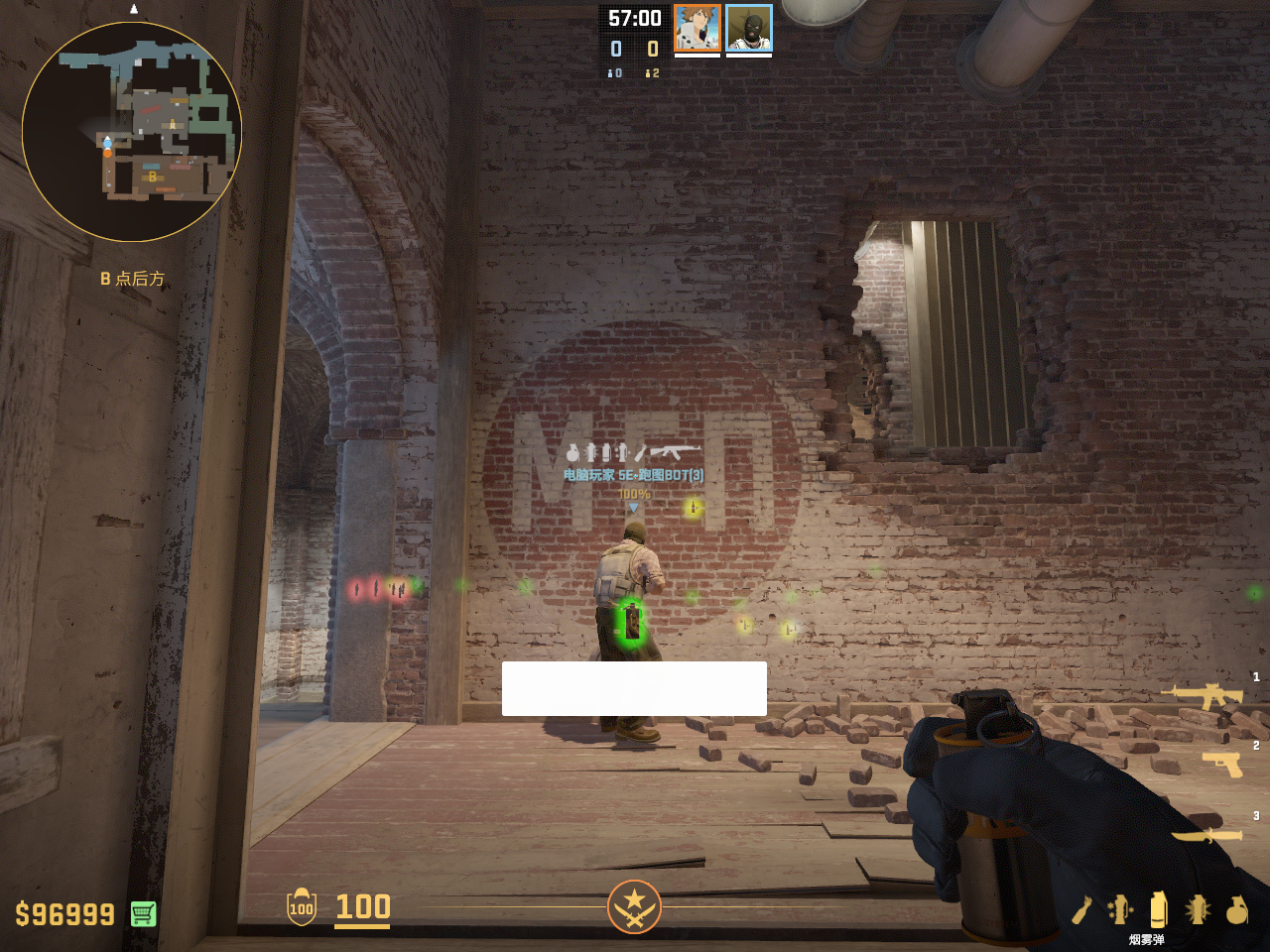Viewport: 1270px width, 952px height.
Task: Open the buy menu cart icon
Action: pos(143,913)
